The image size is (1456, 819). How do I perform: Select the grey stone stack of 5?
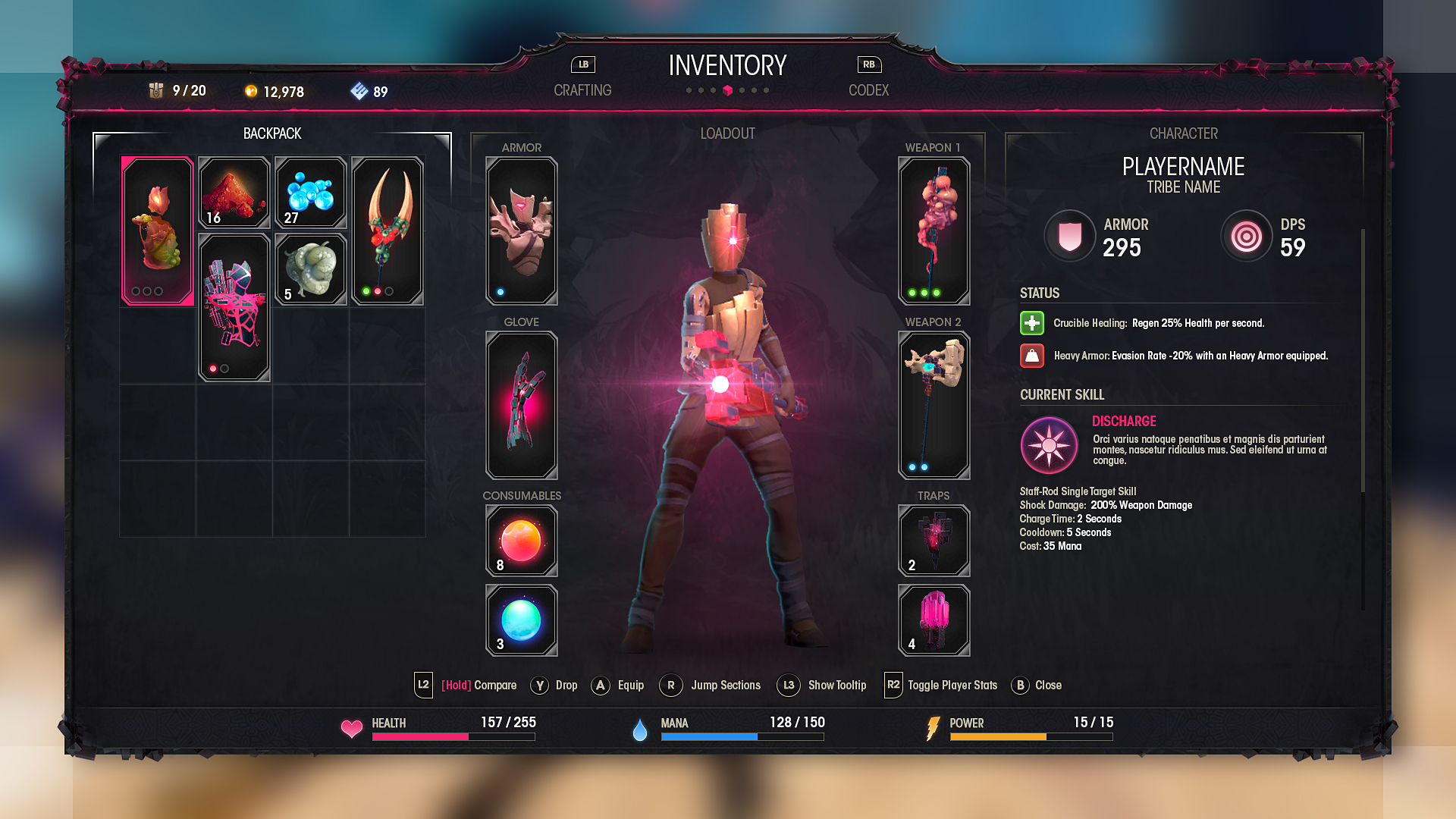pyautogui.click(x=311, y=269)
